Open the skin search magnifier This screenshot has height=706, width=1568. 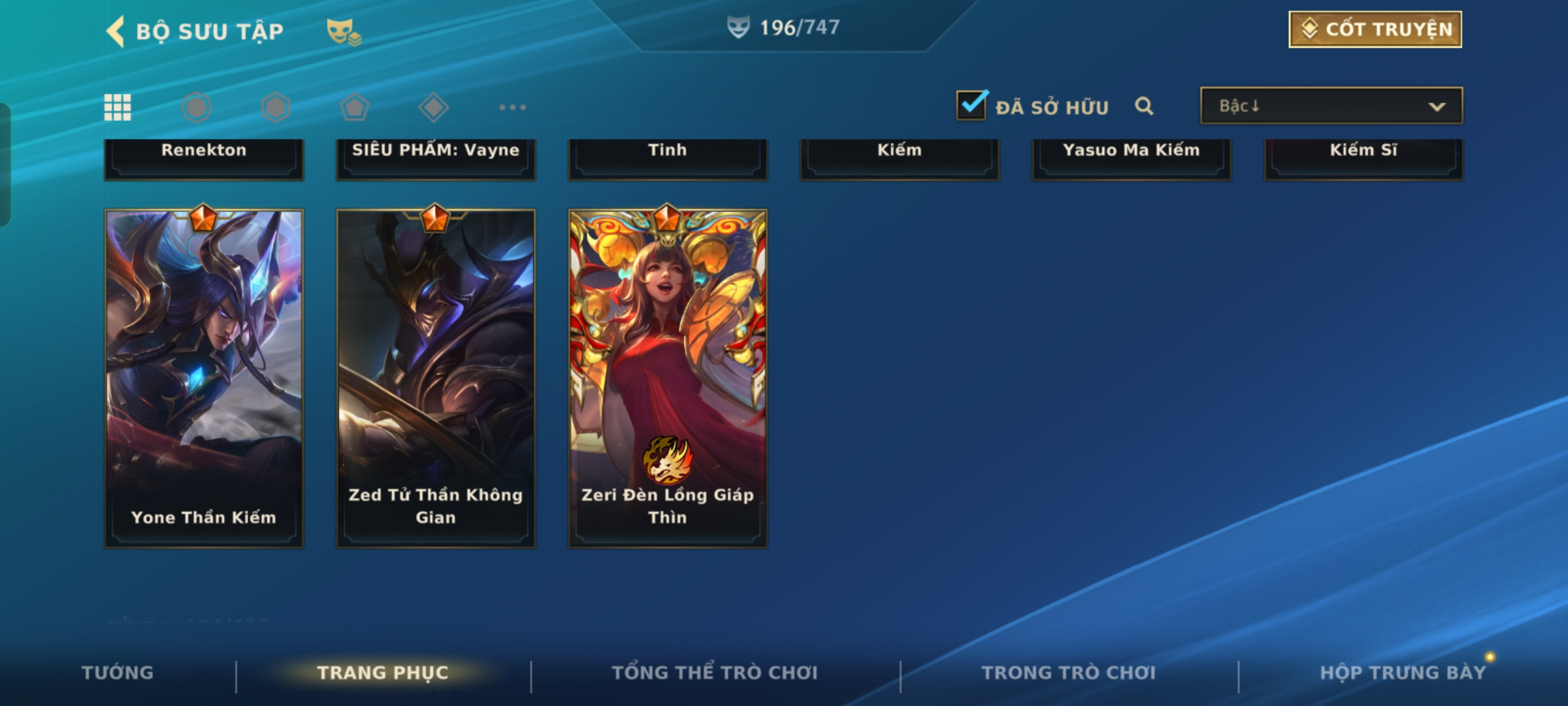[1144, 106]
